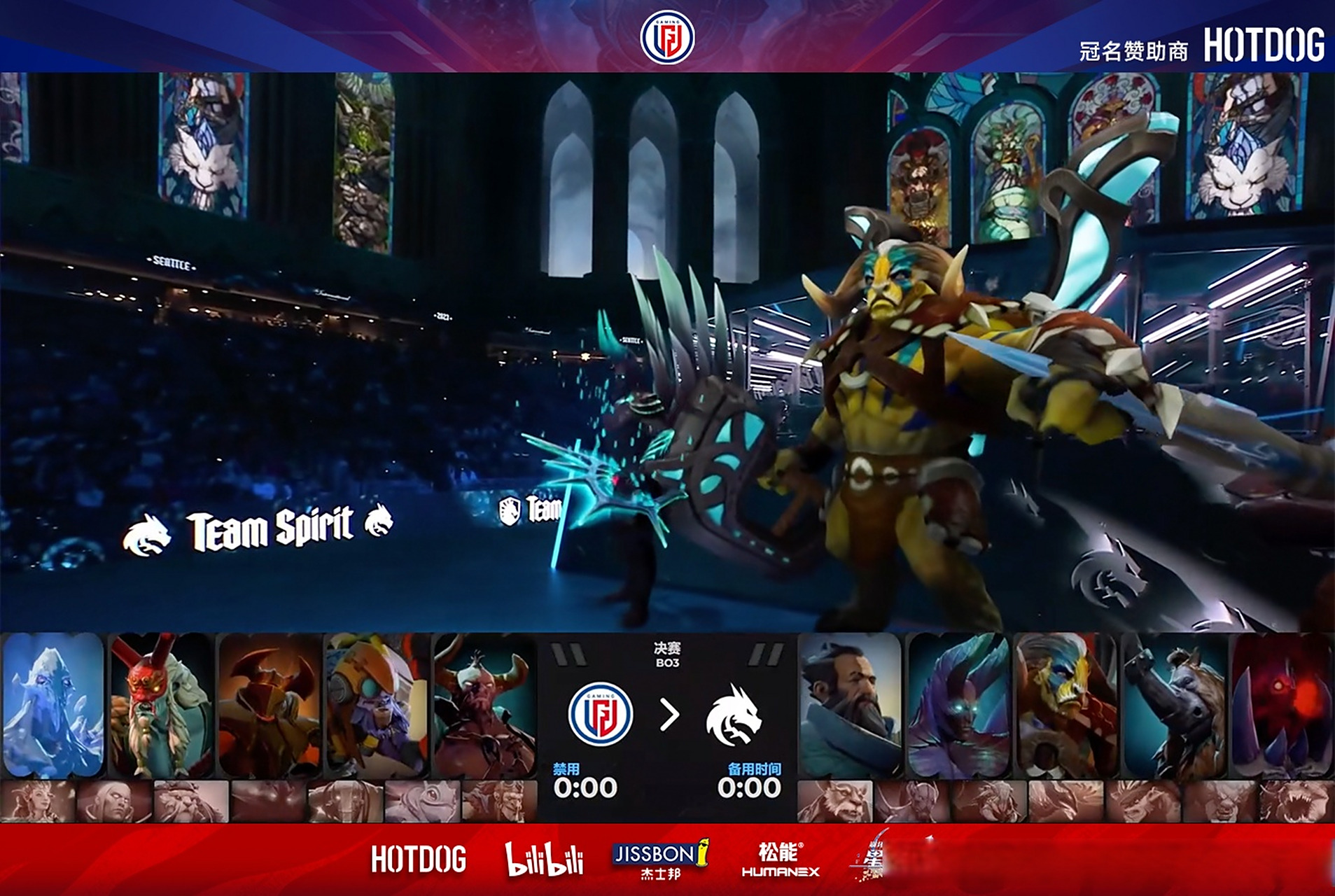Viewport: 1335px width, 896px height.
Task: Inspect the banned Enchantress portrait
Action: point(38,801)
